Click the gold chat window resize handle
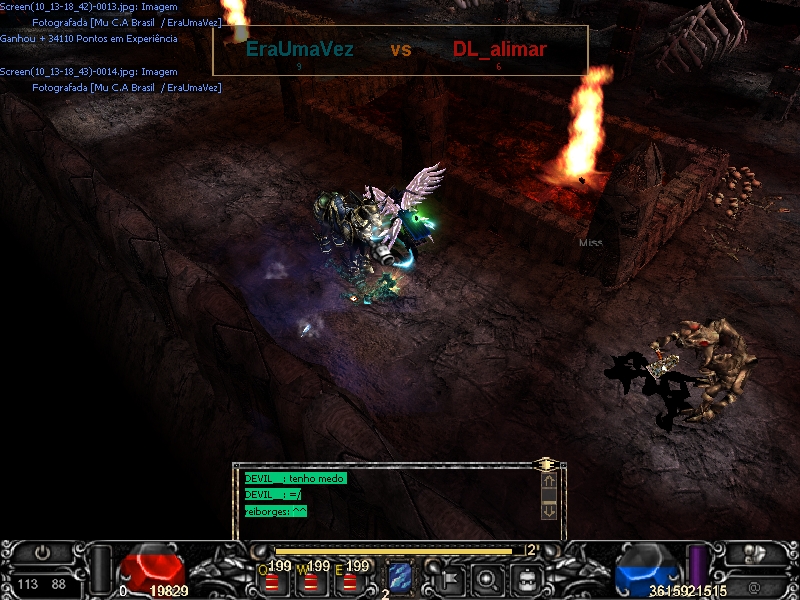This screenshot has height=600, width=800. coord(545,464)
